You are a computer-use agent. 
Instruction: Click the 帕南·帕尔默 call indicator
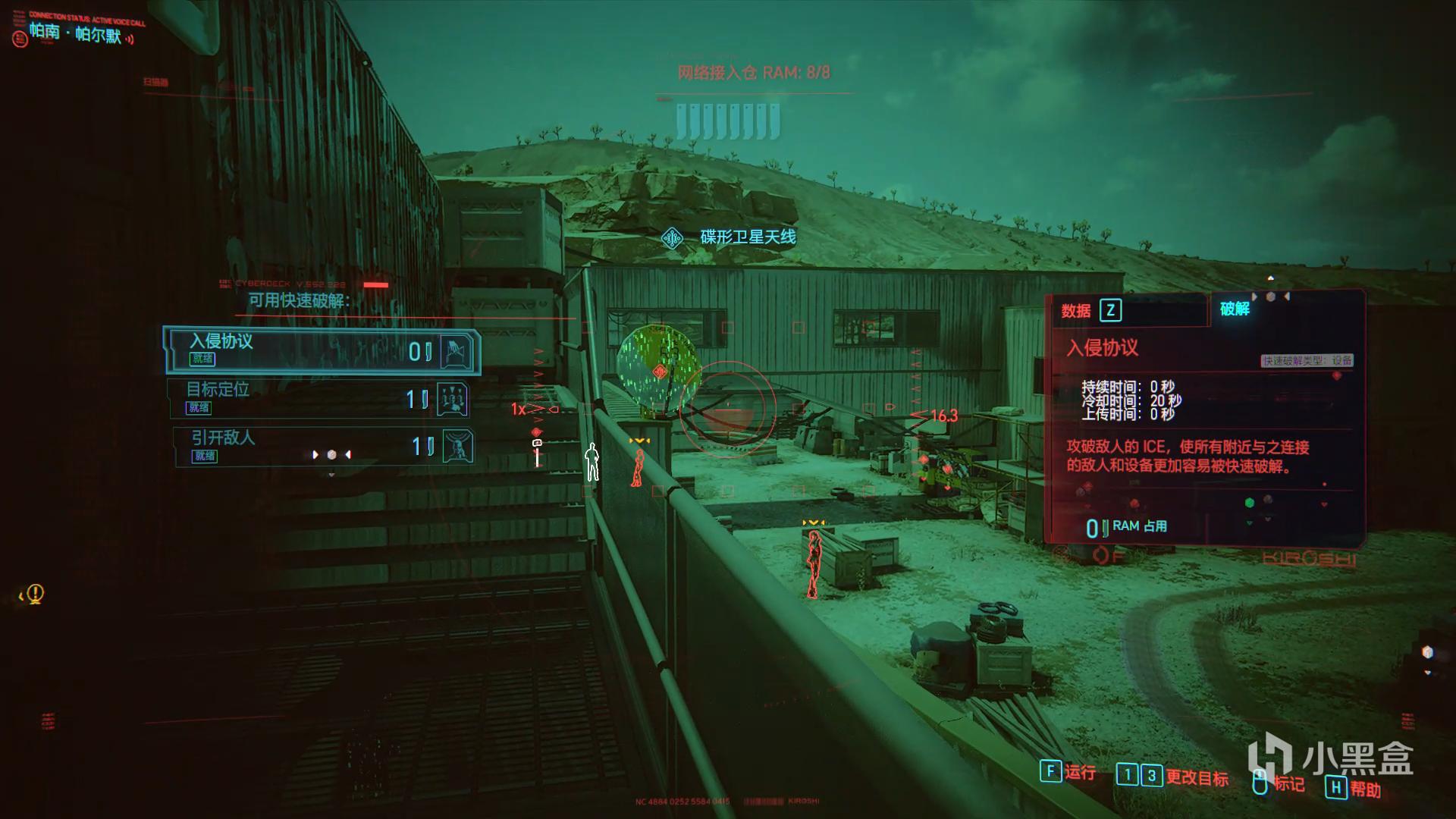76,33
